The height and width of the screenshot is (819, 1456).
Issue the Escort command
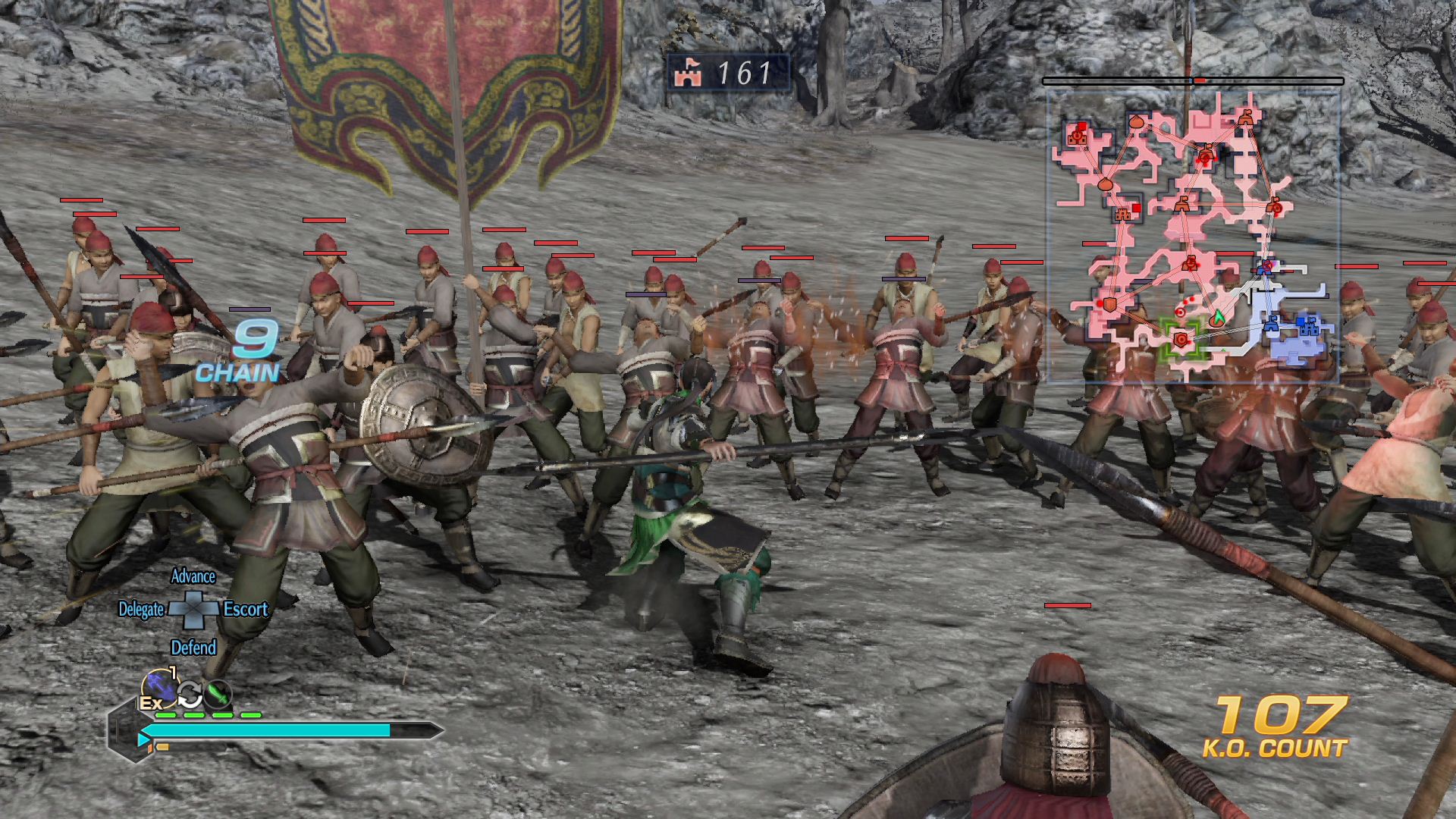[246, 609]
